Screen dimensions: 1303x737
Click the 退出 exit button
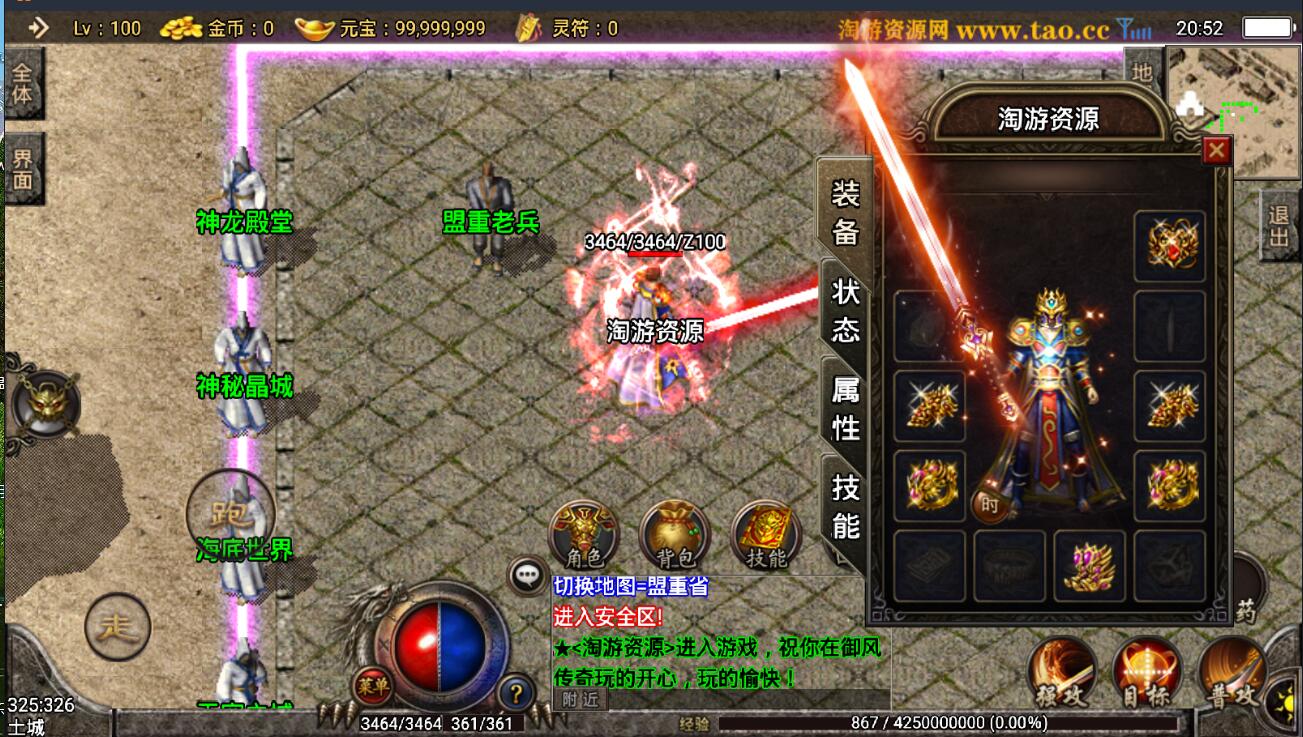tap(1279, 227)
